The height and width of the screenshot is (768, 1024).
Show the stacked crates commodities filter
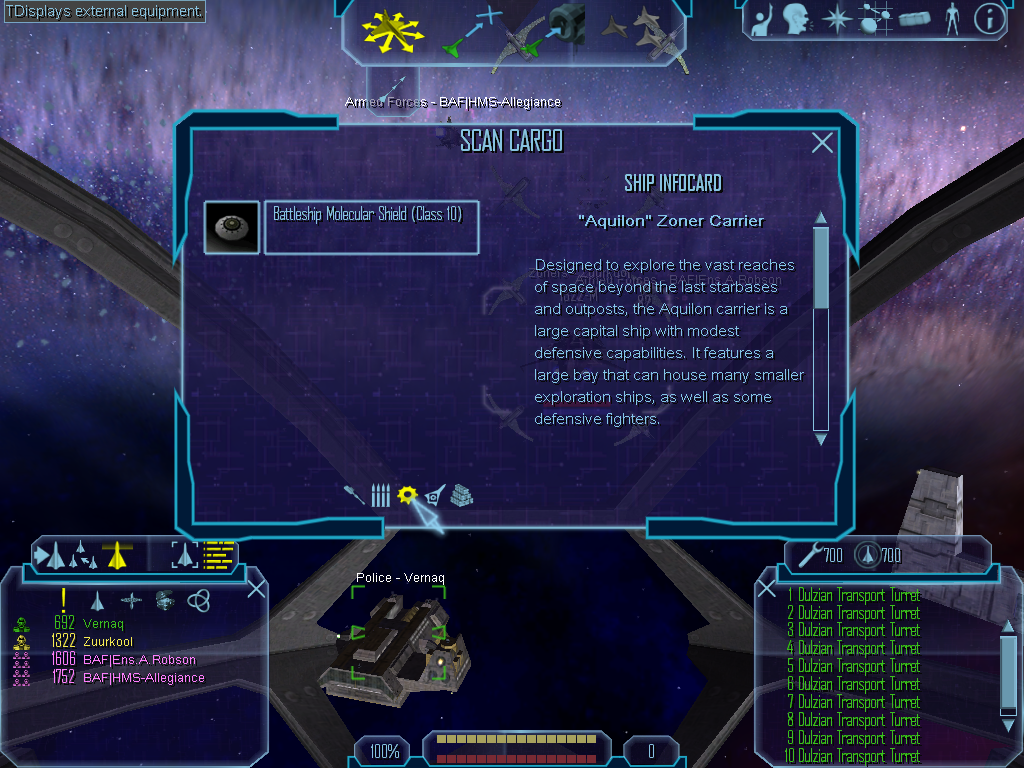[461, 495]
